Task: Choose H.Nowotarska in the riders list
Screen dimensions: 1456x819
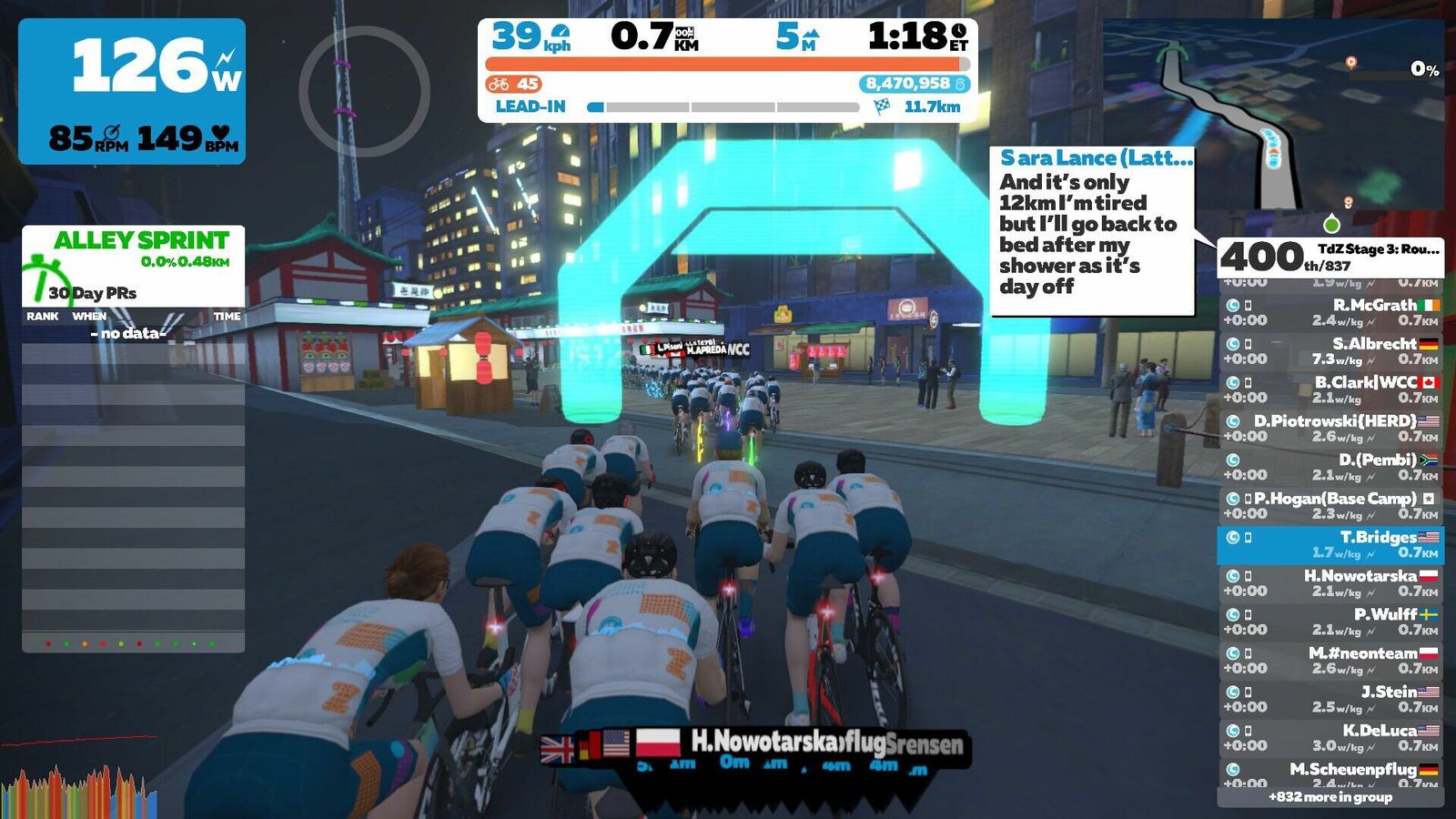Action: [1330, 582]
